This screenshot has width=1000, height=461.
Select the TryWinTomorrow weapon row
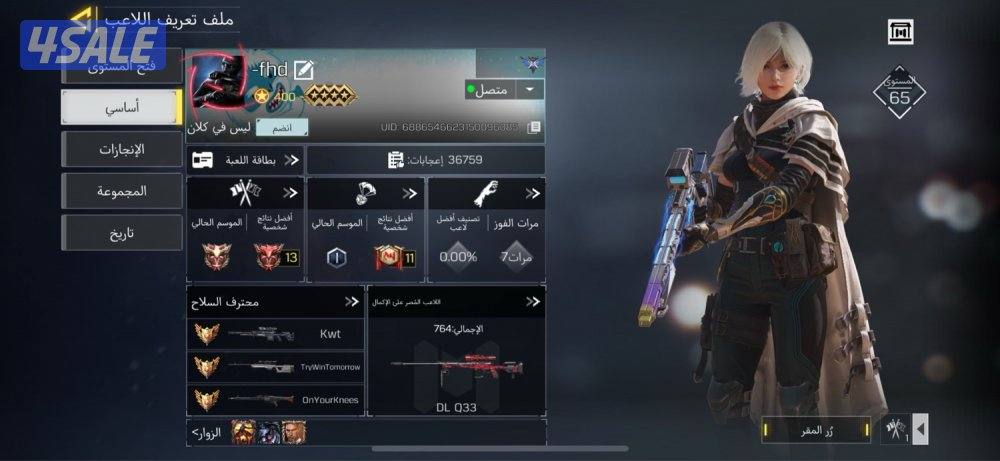point(275,367)
